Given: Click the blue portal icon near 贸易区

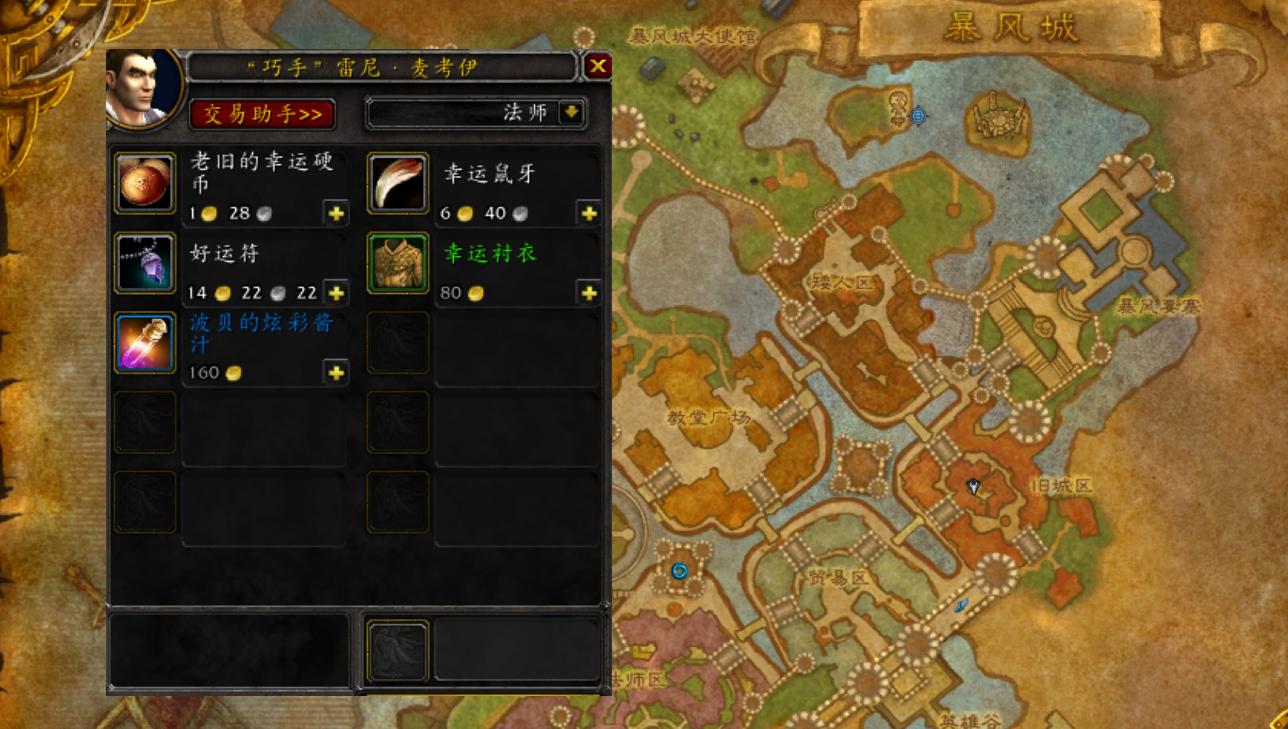Looking at the screenshot, I should click(x=681, y=570).
